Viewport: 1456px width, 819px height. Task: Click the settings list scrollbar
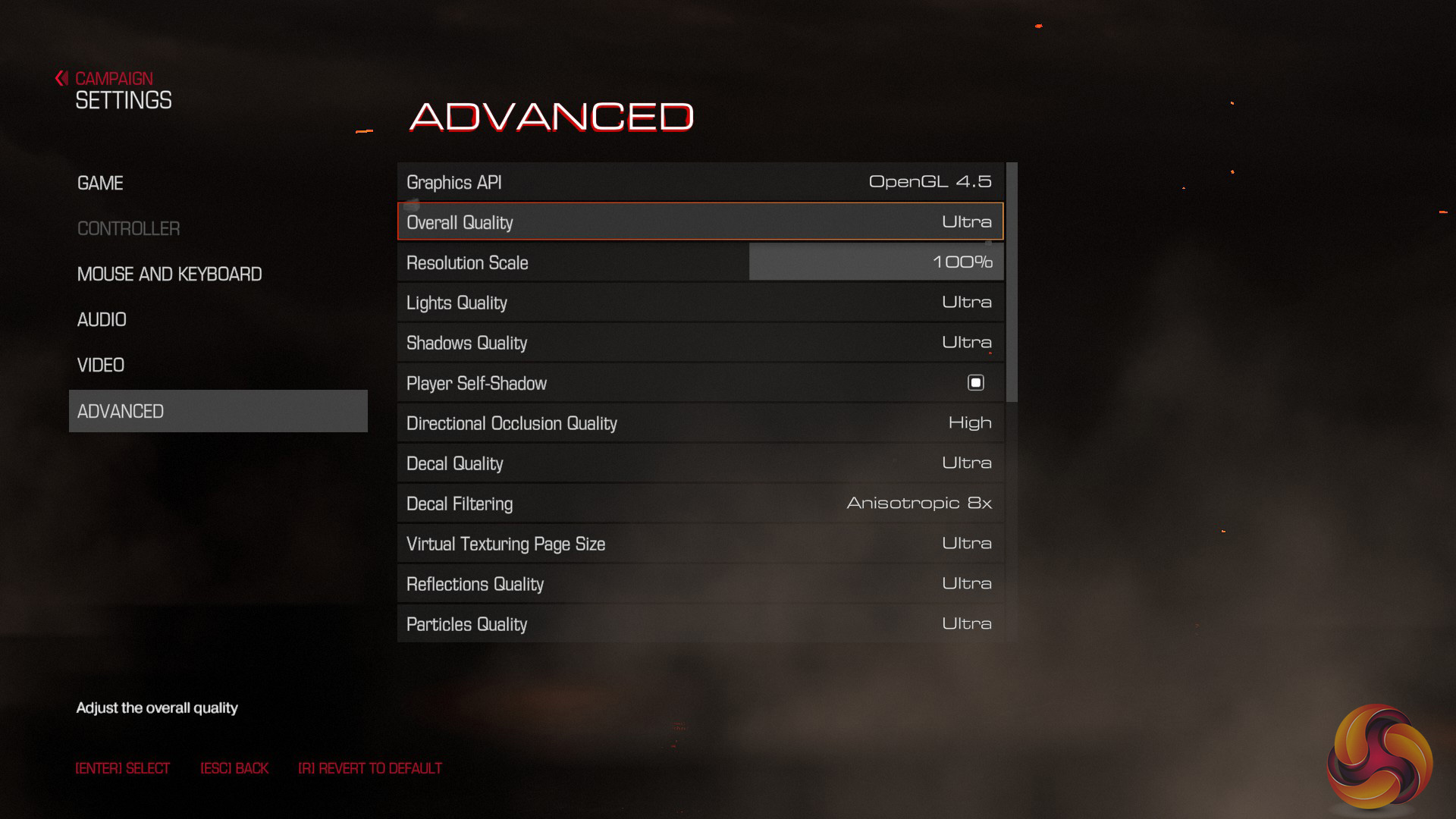tap(1012, 282)
